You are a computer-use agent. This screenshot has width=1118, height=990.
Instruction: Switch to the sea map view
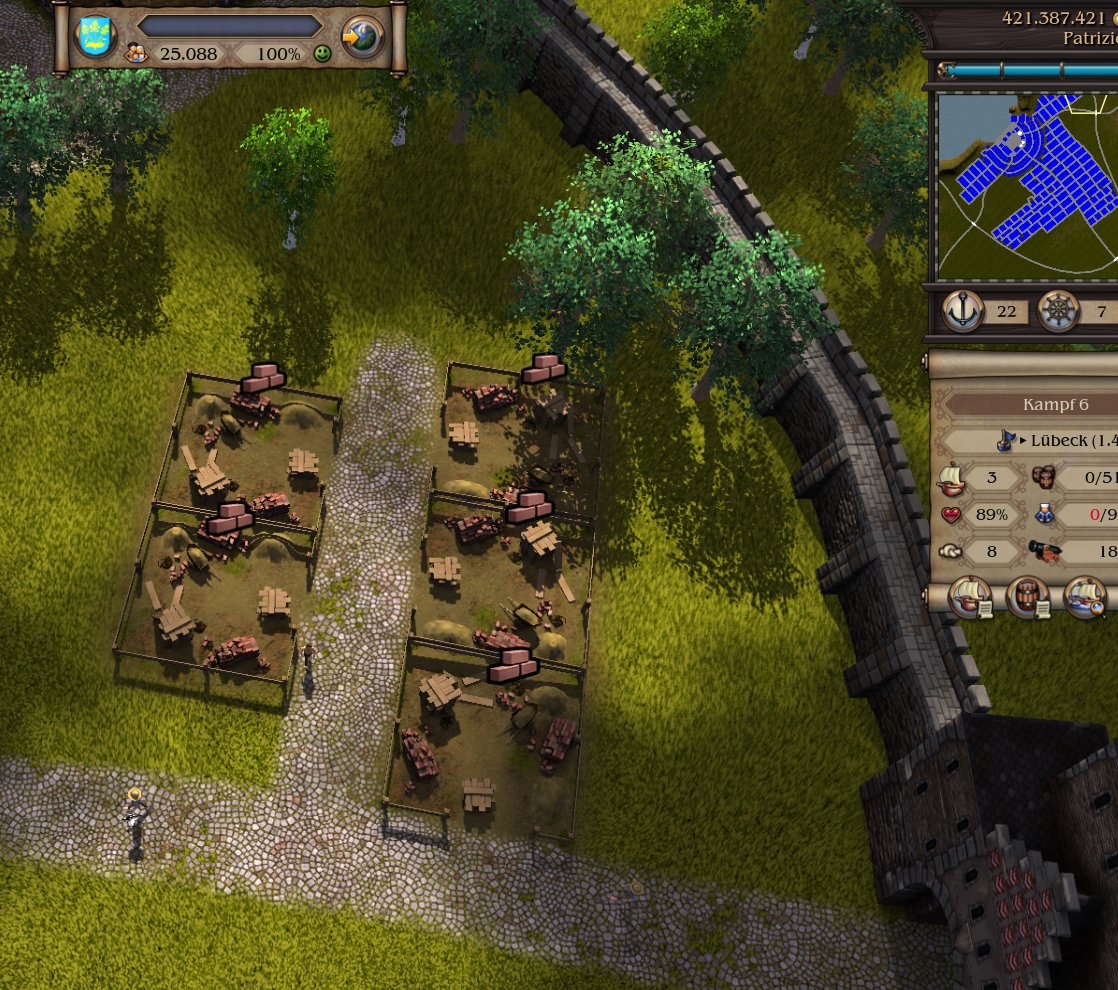361,37
